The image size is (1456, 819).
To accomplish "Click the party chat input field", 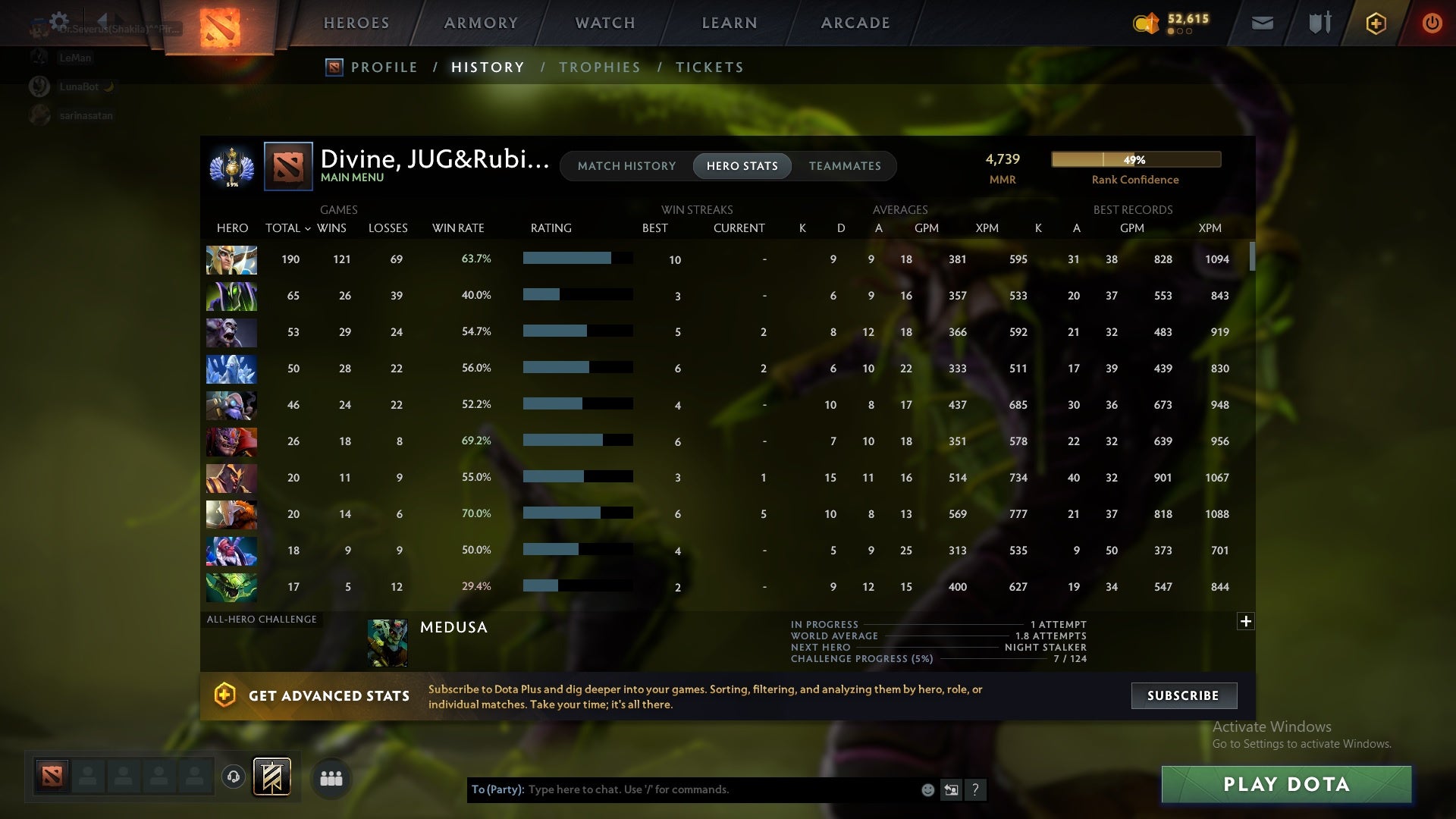I will tap(682, 789).
